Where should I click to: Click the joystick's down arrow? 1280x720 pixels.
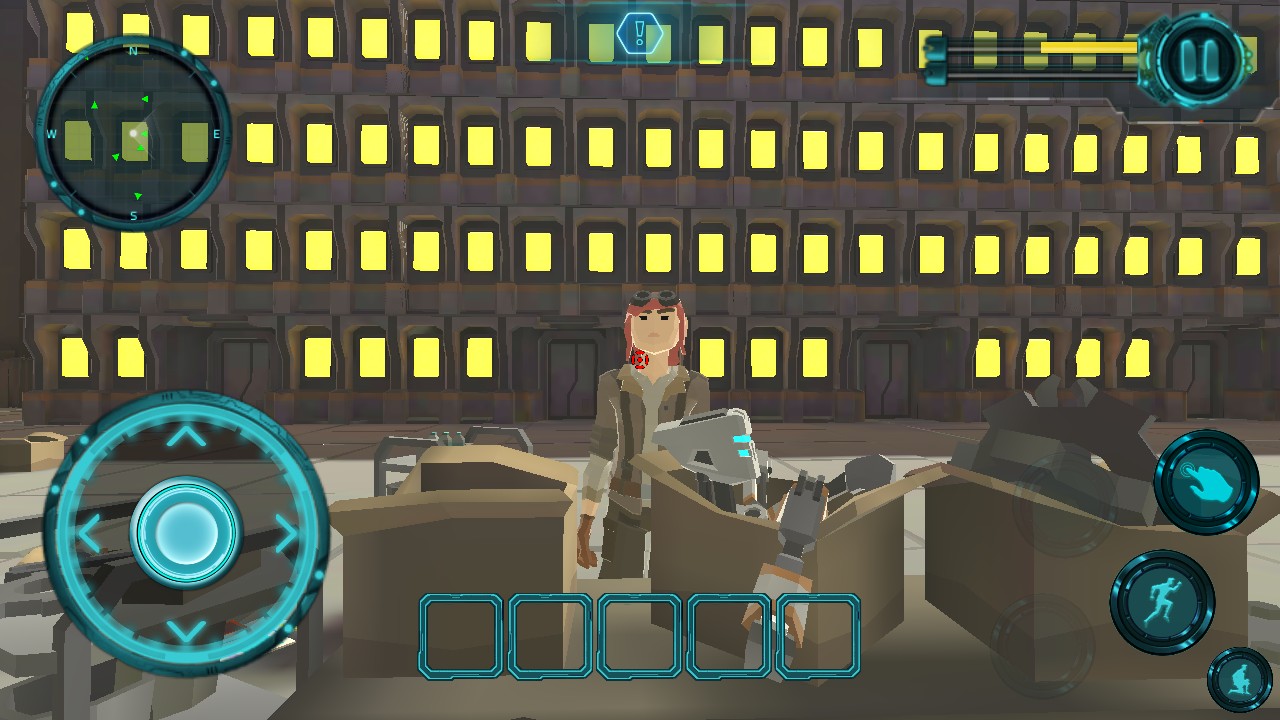click(185, 631)
